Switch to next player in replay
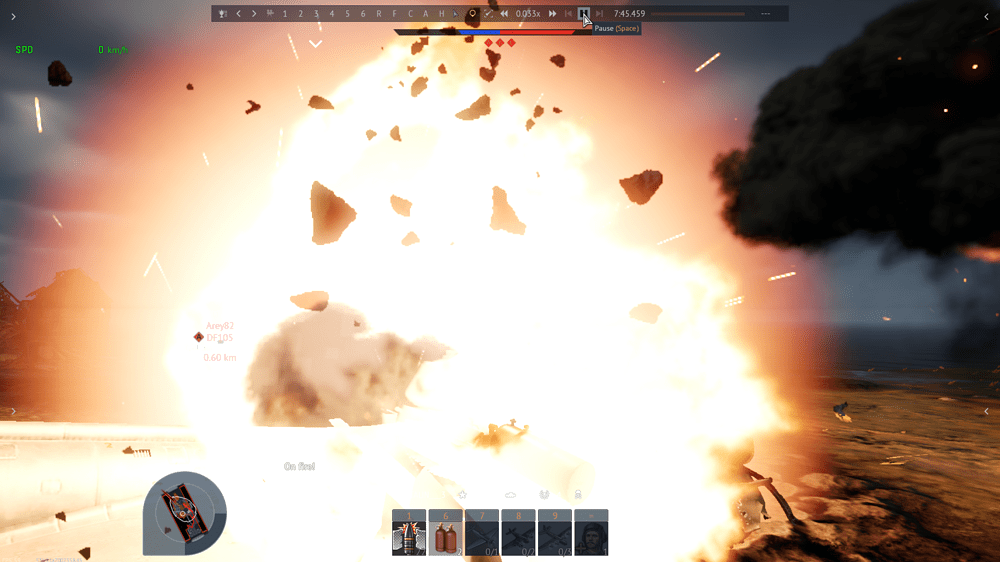 (x=254, y=14)
